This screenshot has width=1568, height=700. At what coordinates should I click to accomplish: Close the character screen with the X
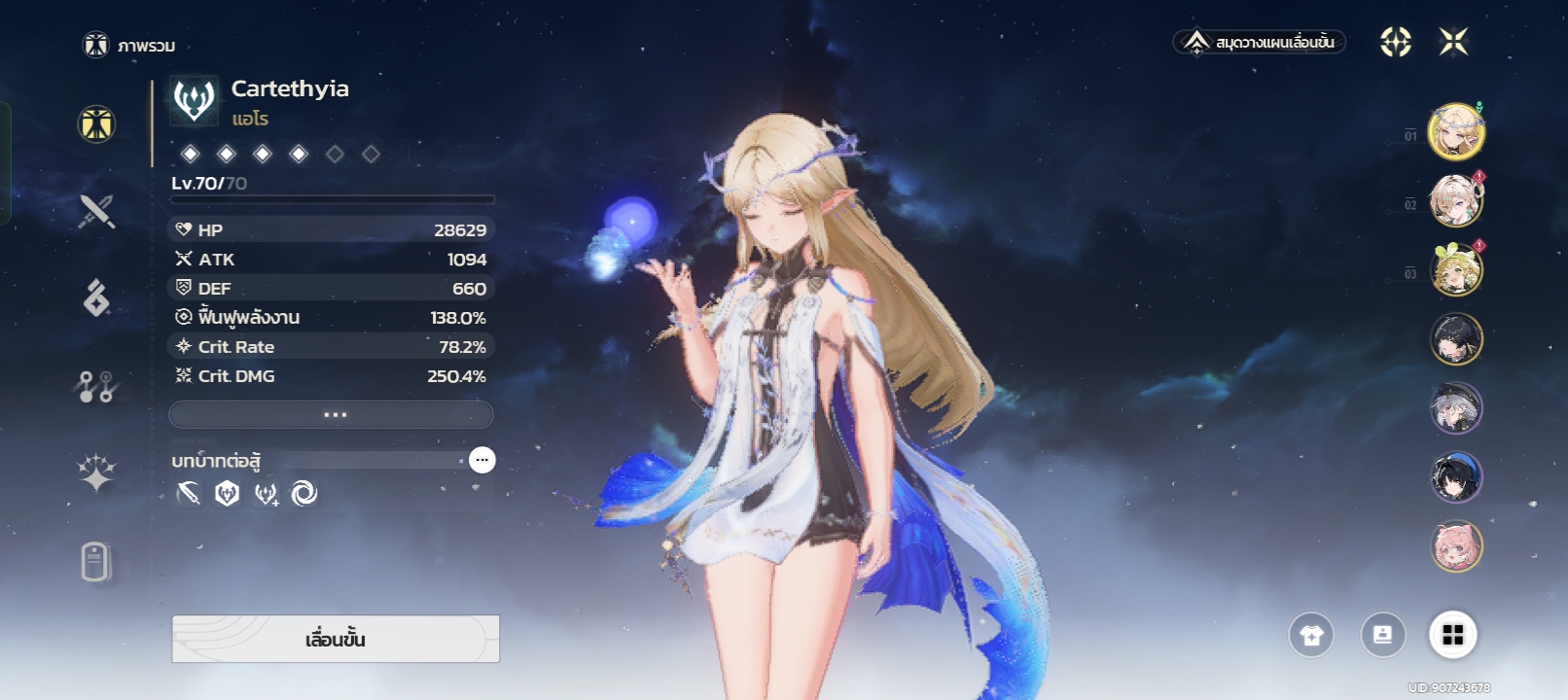click(1453, 42)
